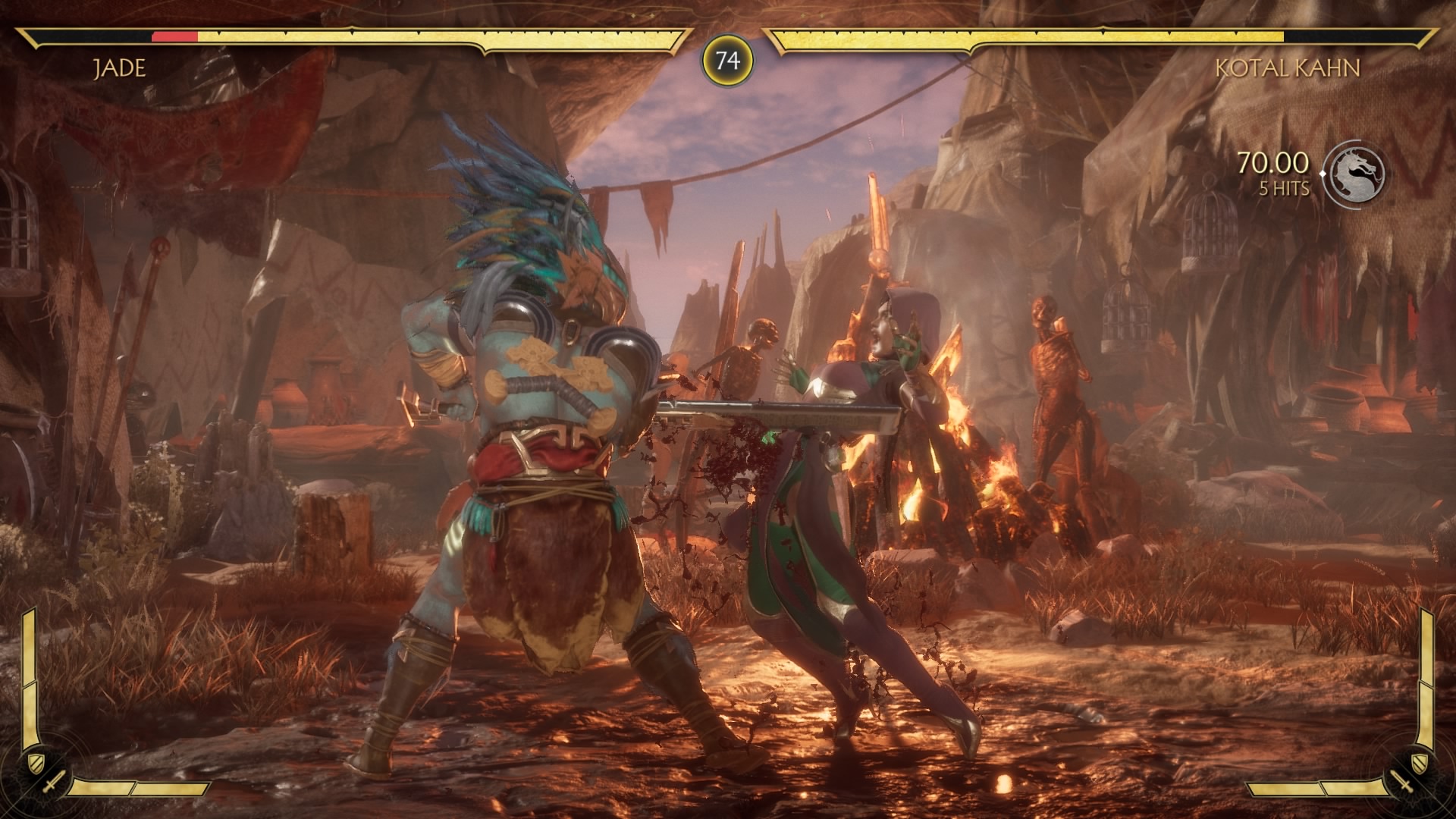Image resolution: width=1456 pixels, height=819 pixels.
Task: Click the dragon emblem beside the combo damage
Action: tap(1357, 174)
